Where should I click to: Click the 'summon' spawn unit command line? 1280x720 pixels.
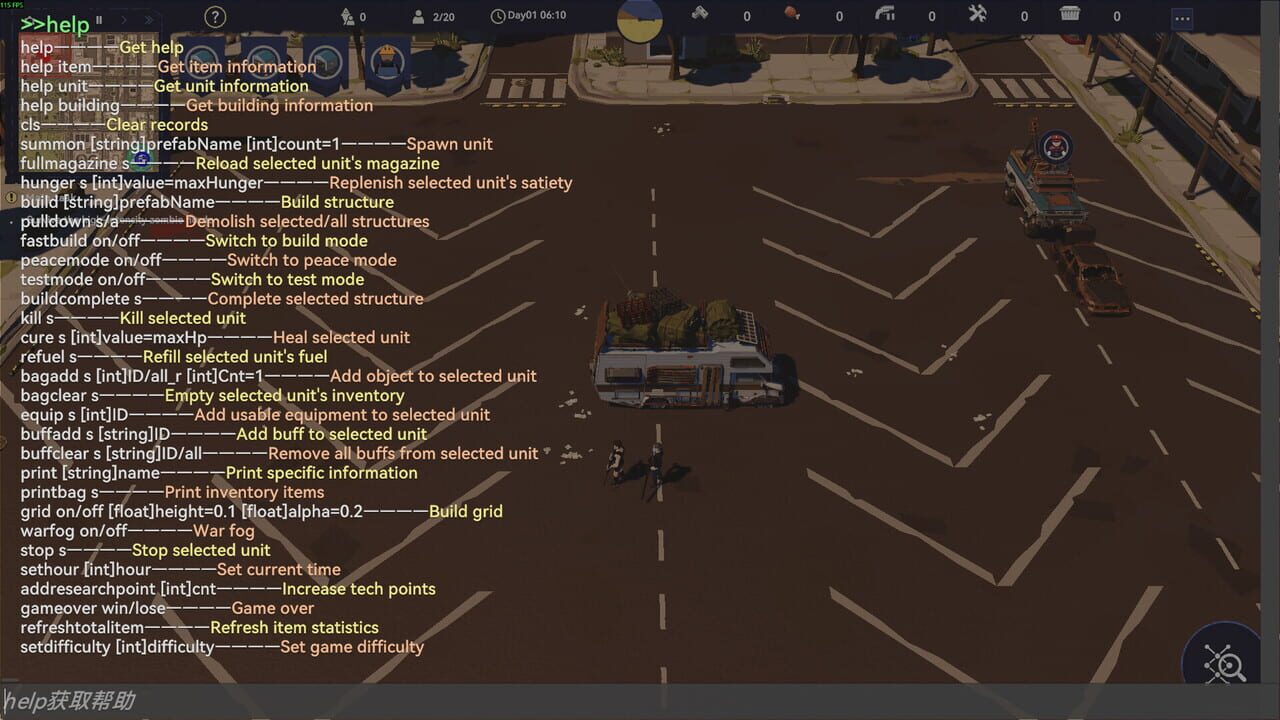pos(256,143)
